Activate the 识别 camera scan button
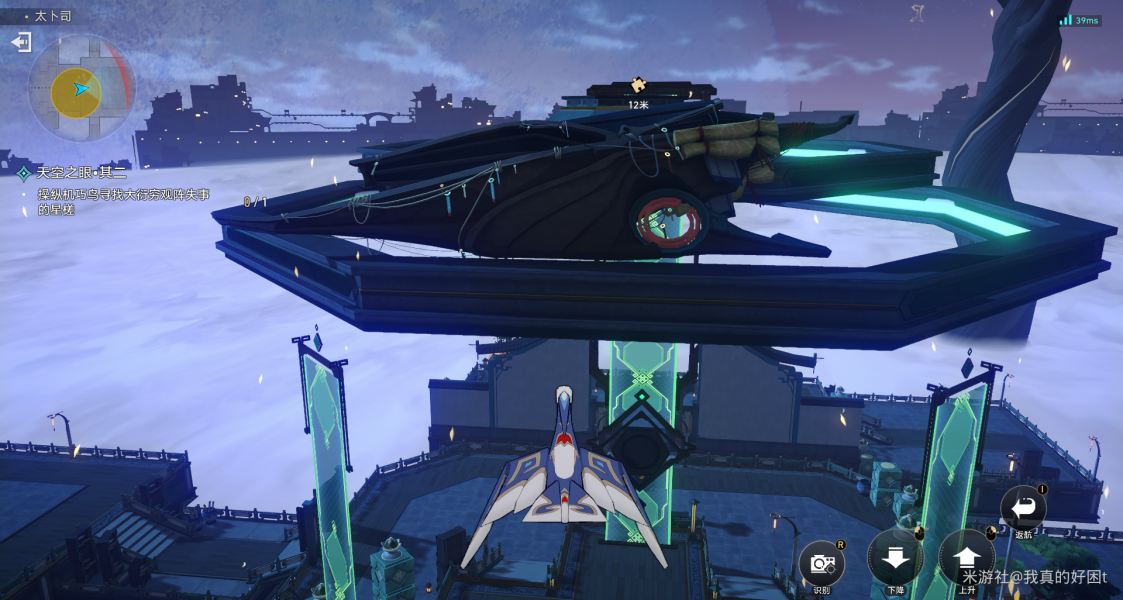 click(821, 563)
